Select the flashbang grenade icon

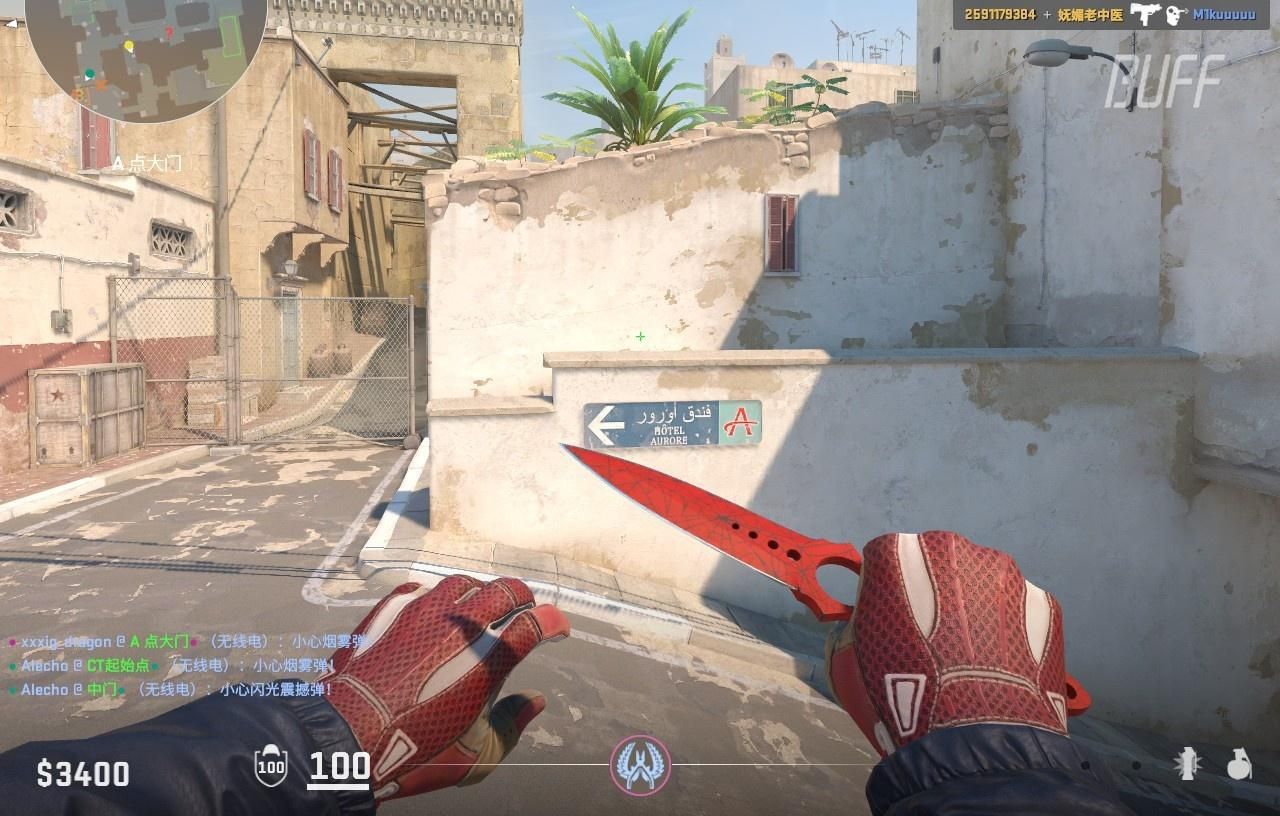(x=1187, y=766)
